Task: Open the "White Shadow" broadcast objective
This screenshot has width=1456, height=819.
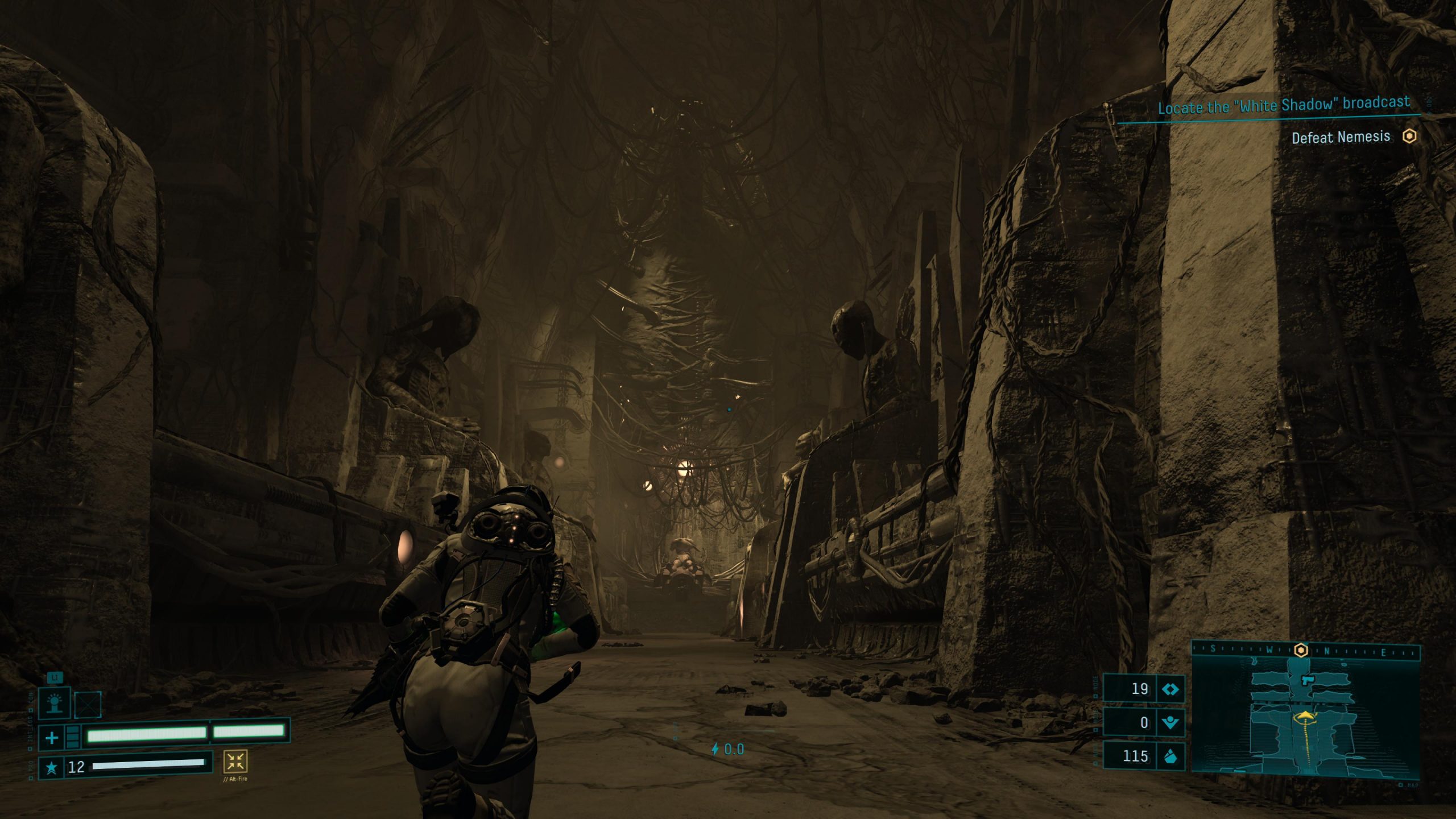Action: pyautogui.click(x=1284, y=105)
